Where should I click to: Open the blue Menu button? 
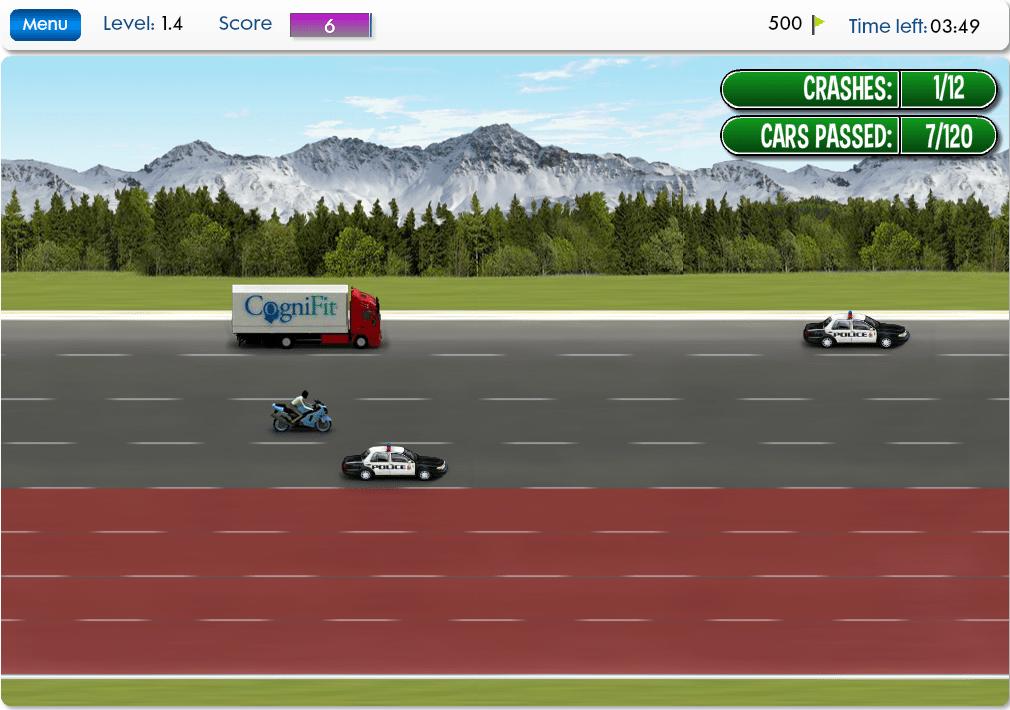click(45, 25)
